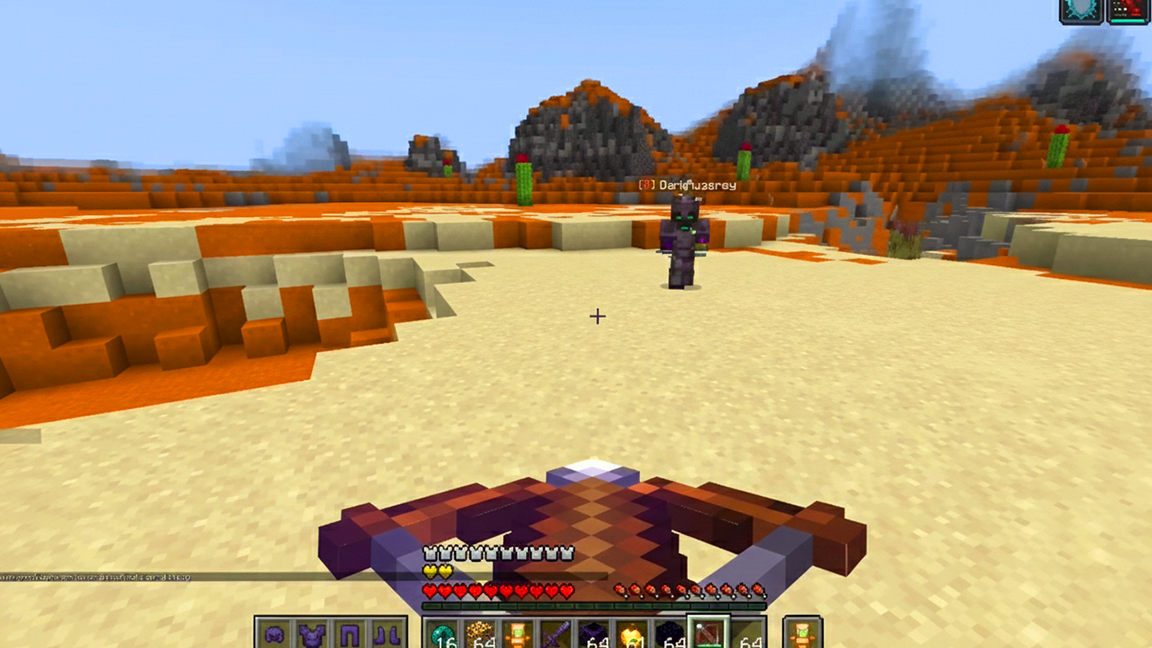Screen dimensions: 1152x648
Task: Click the red status effect icon
Action: (1127, 10)
